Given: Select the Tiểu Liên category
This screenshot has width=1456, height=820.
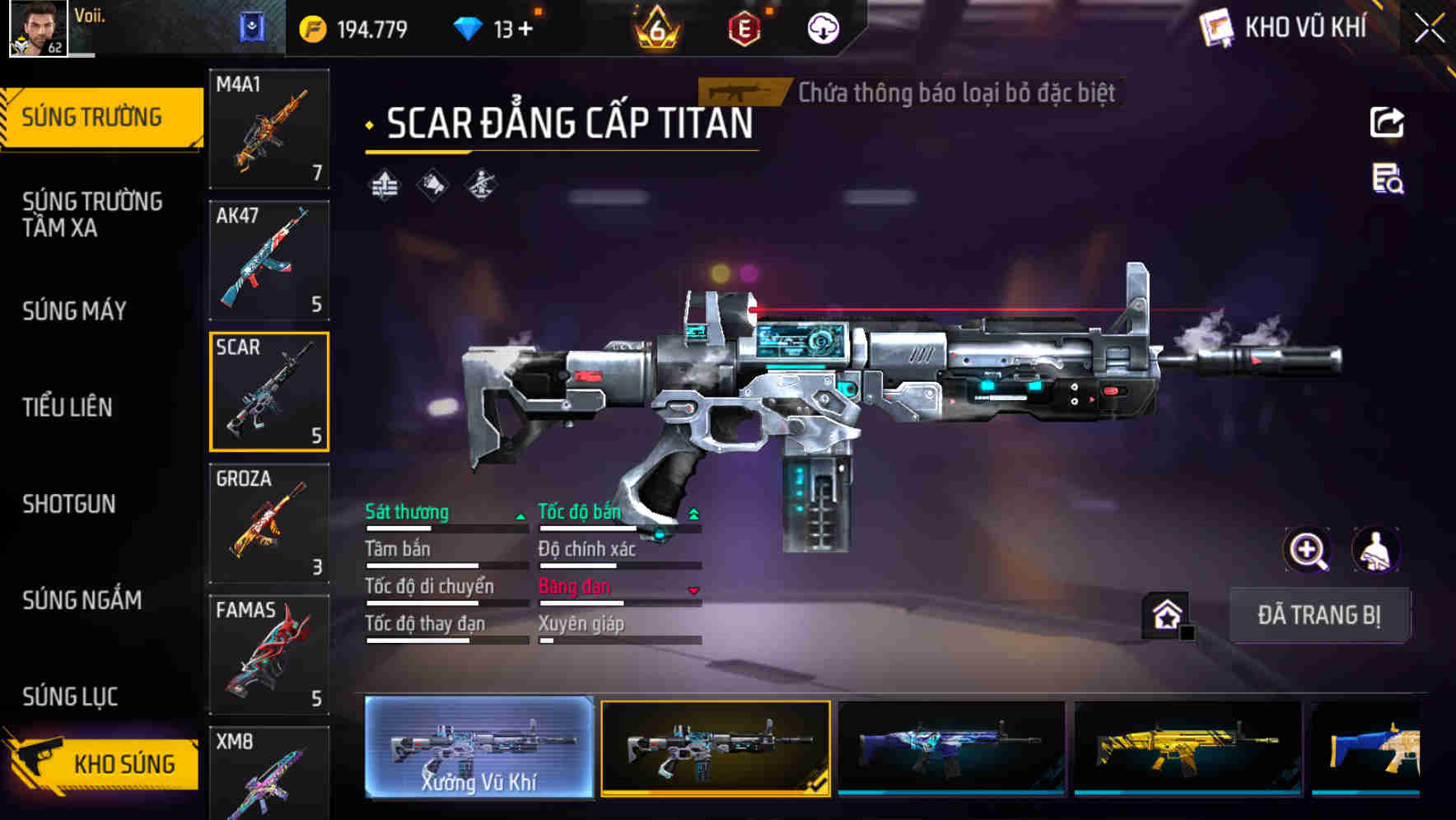Looking at the screenshot, I should point(68,408).
